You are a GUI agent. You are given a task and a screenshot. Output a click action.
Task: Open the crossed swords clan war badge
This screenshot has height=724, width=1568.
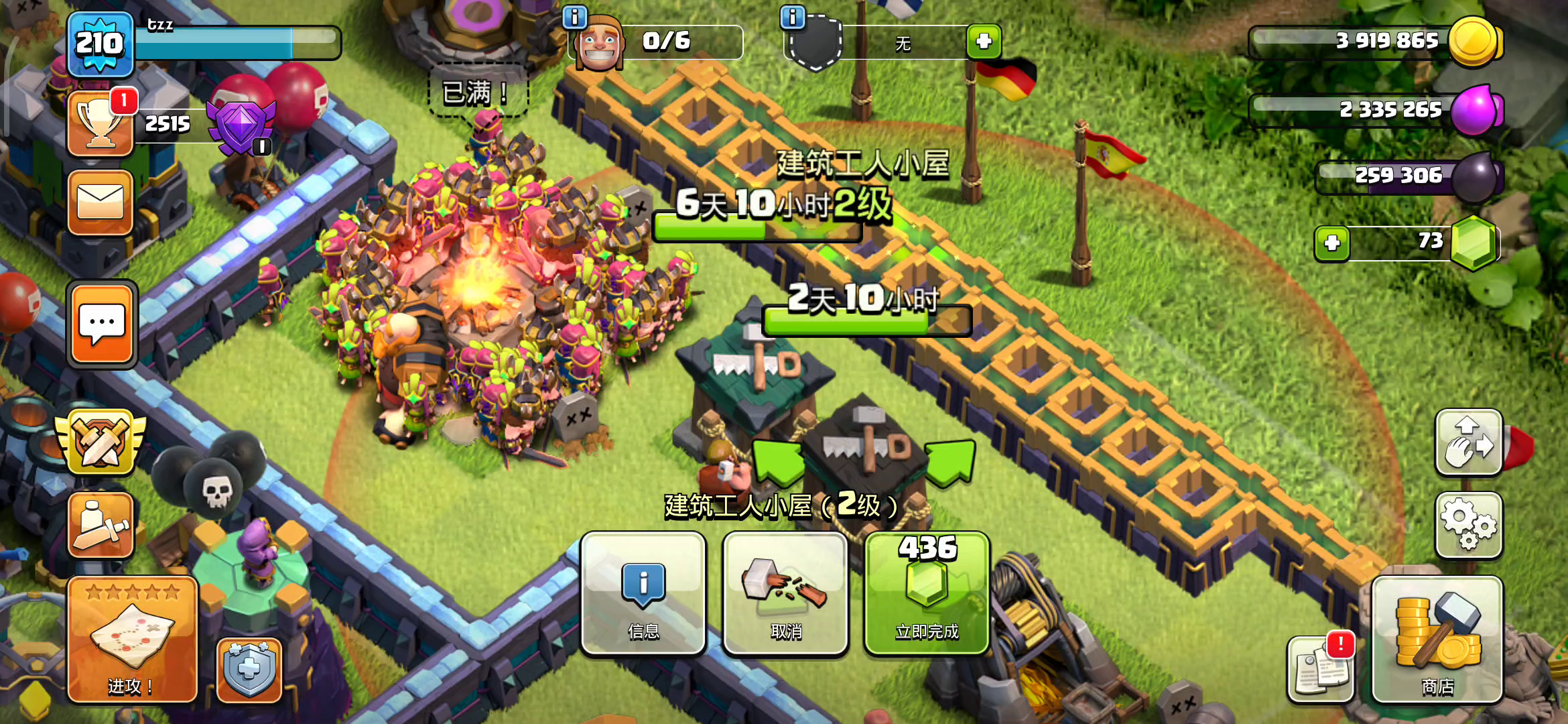pyautogui.click(x=101, y=442)
